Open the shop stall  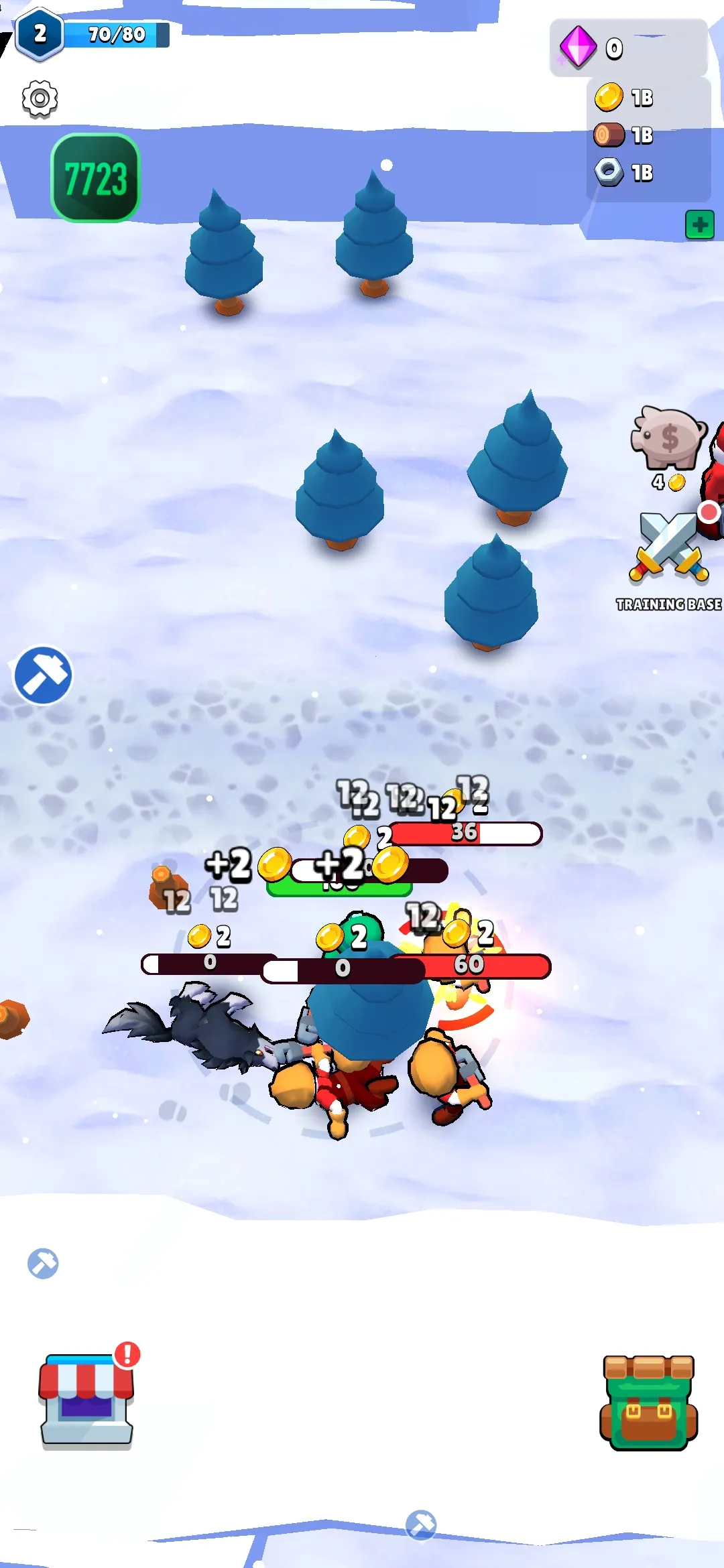86,1400
